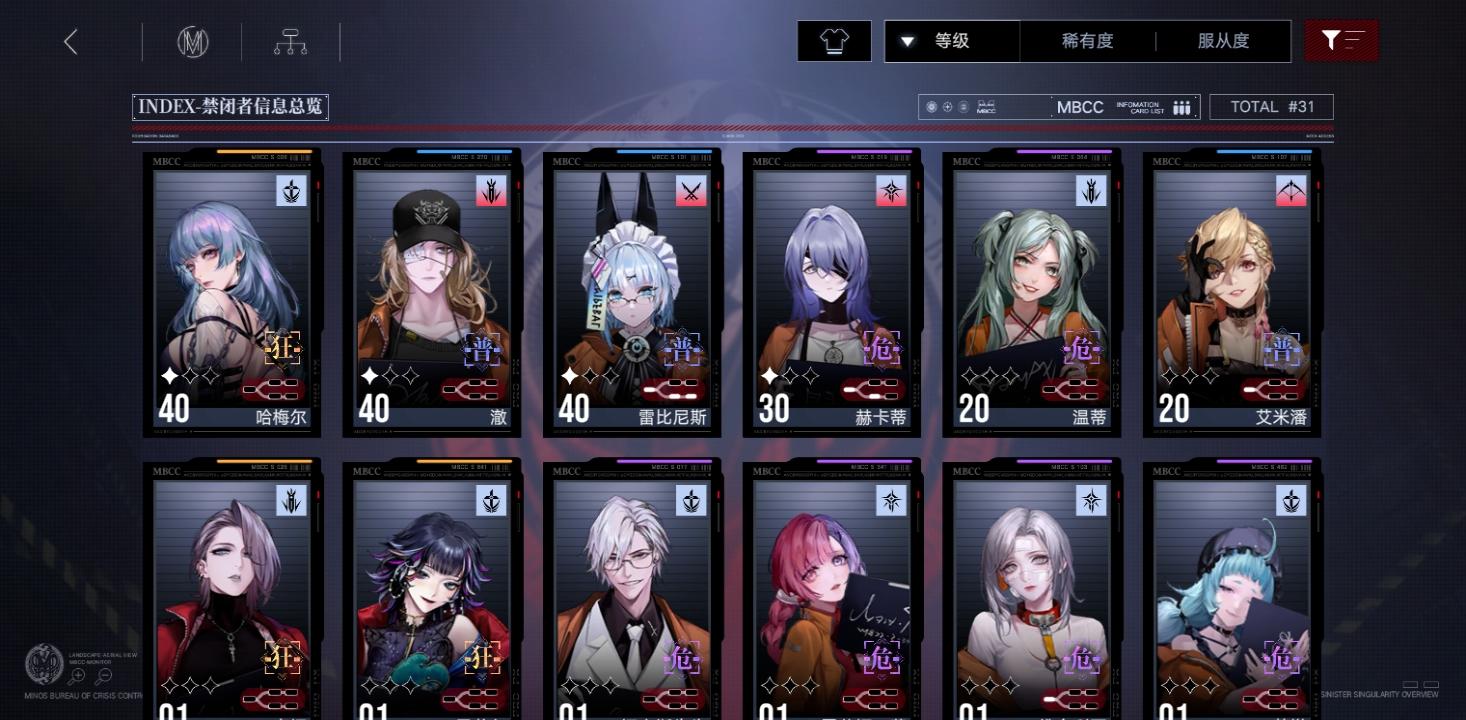Toggle the first star on 赫卡蒂's card
Screen dimensions: 1466x720
tap(770, 375)
